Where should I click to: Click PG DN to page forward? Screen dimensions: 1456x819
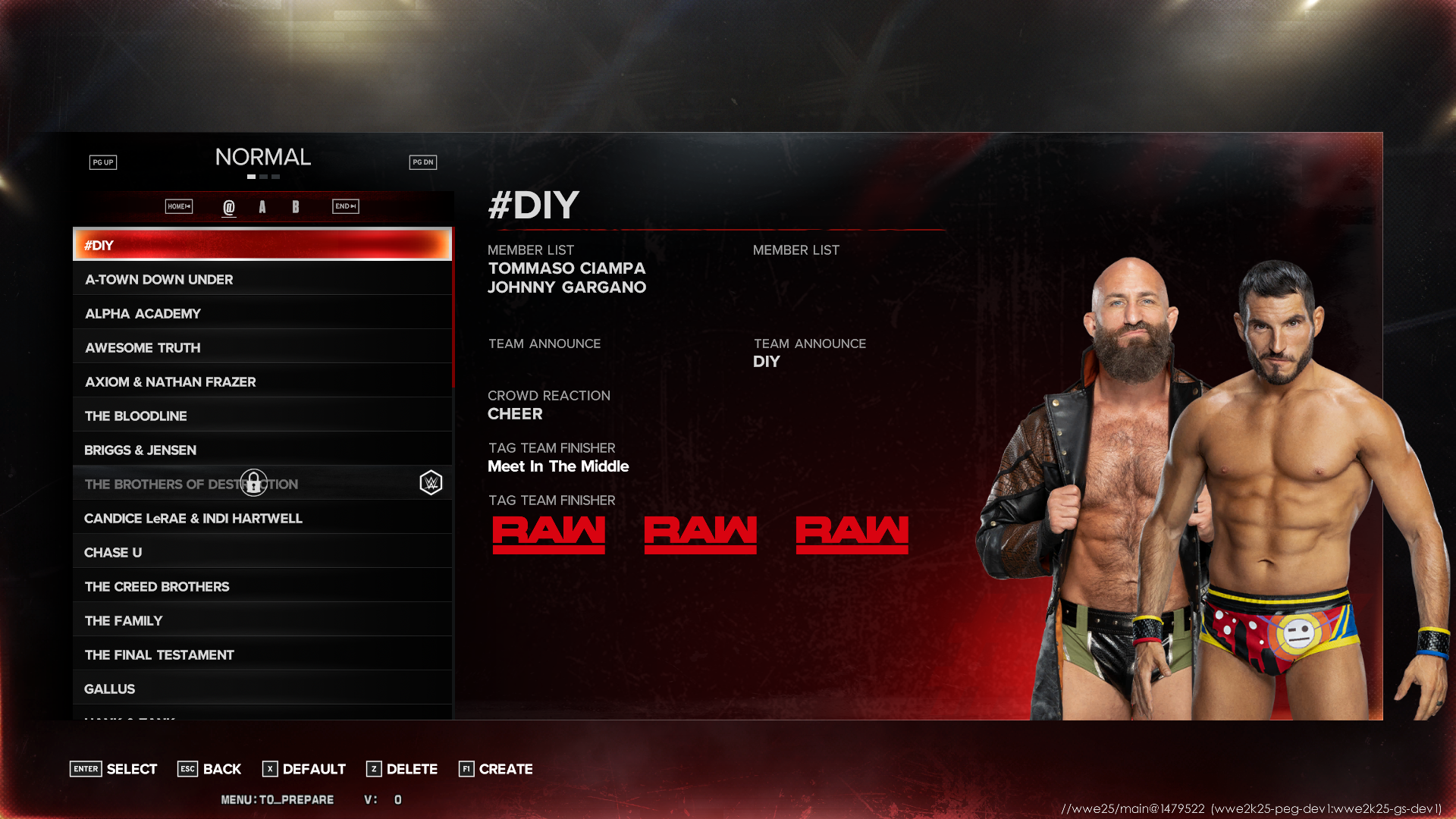(423, 162)
